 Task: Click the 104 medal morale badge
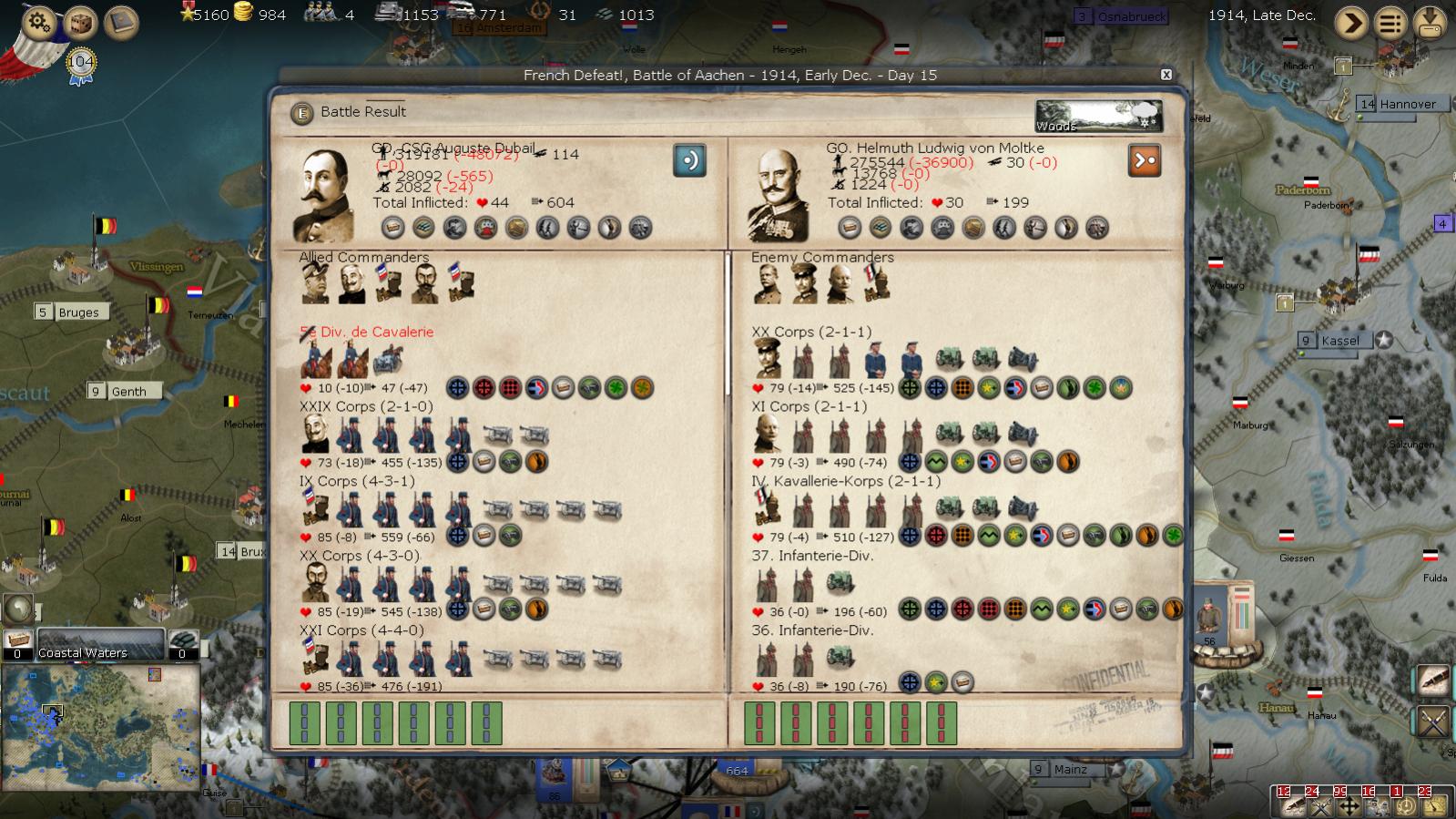pos(81,64)
